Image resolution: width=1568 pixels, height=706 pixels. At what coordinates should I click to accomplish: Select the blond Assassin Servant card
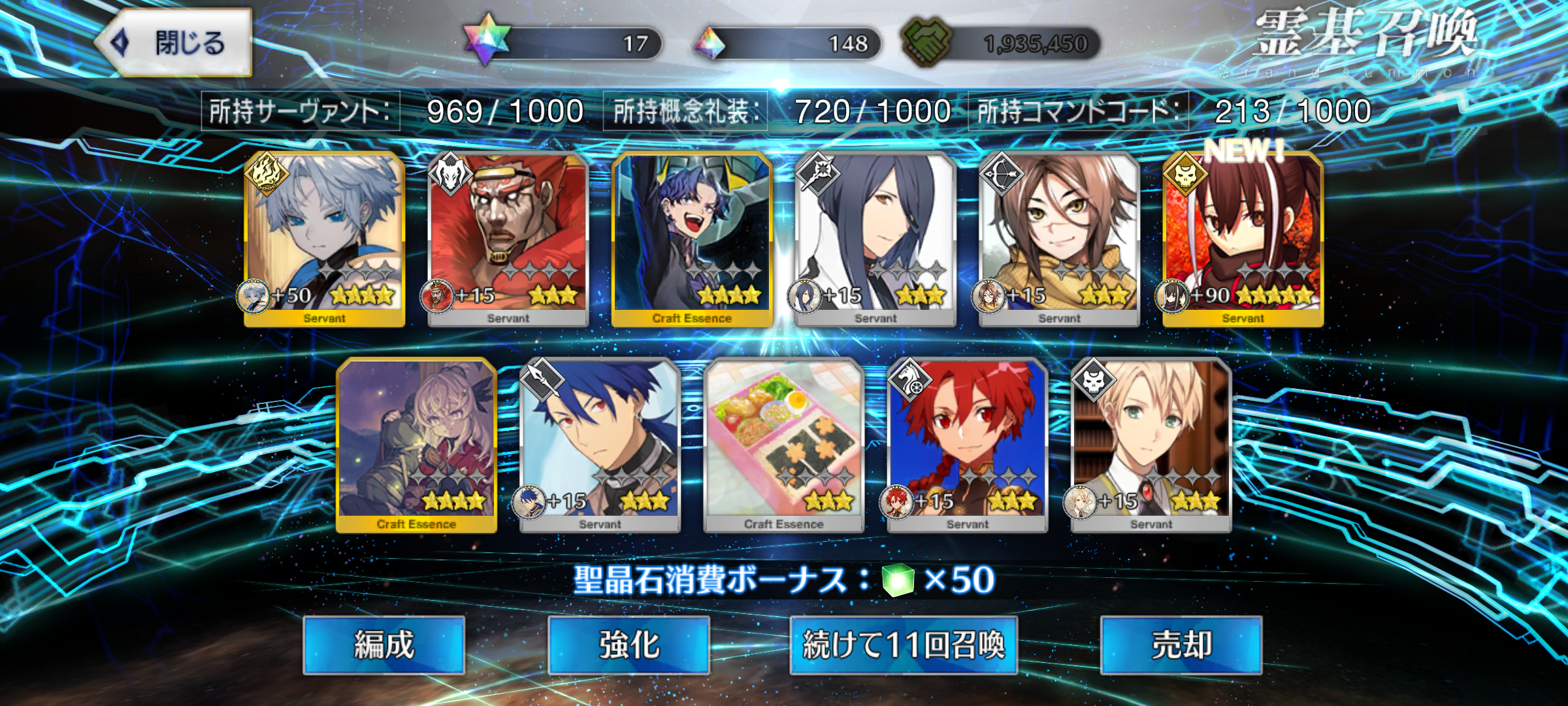pos(1151,445)
